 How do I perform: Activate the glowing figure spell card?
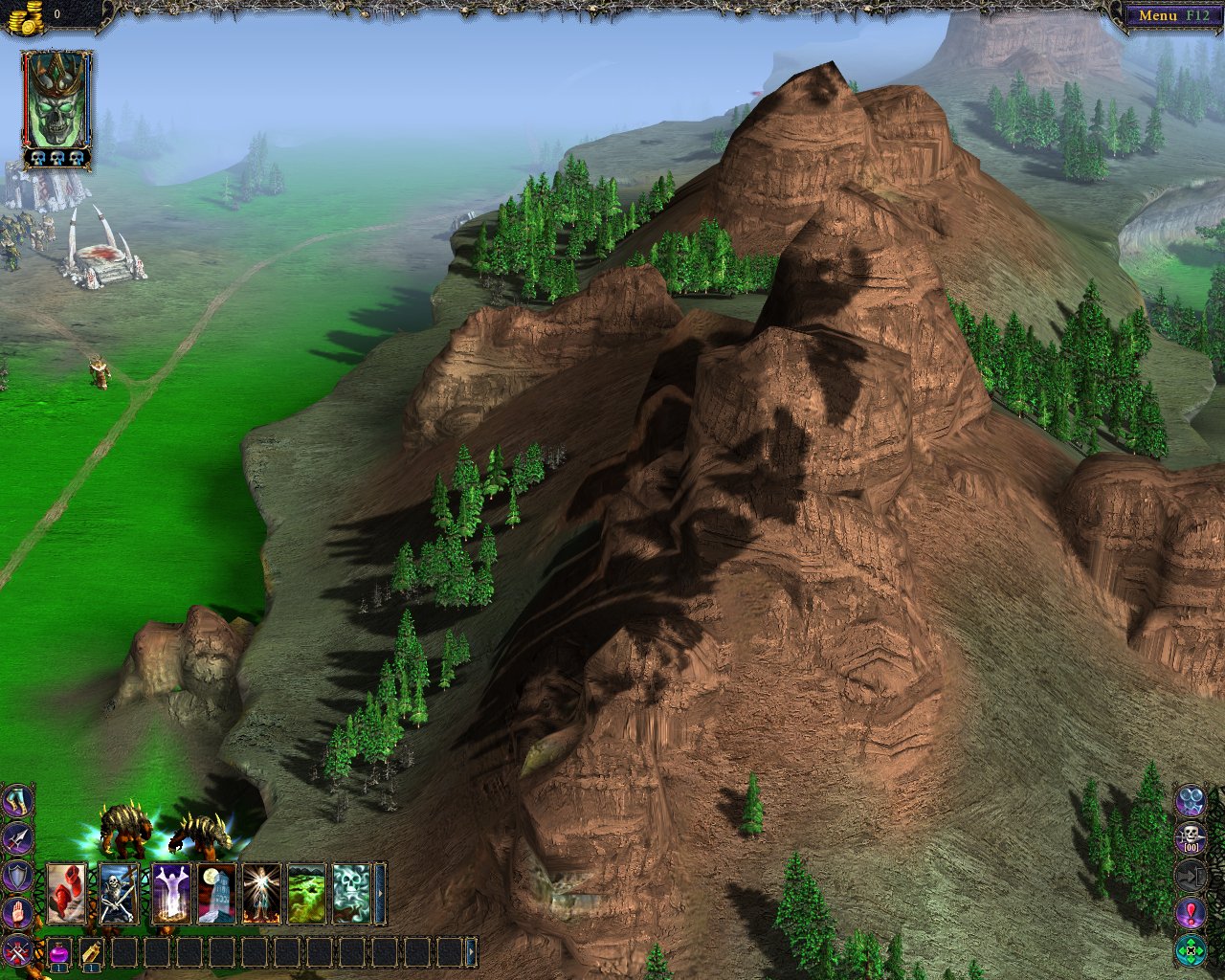click(261, 893)
